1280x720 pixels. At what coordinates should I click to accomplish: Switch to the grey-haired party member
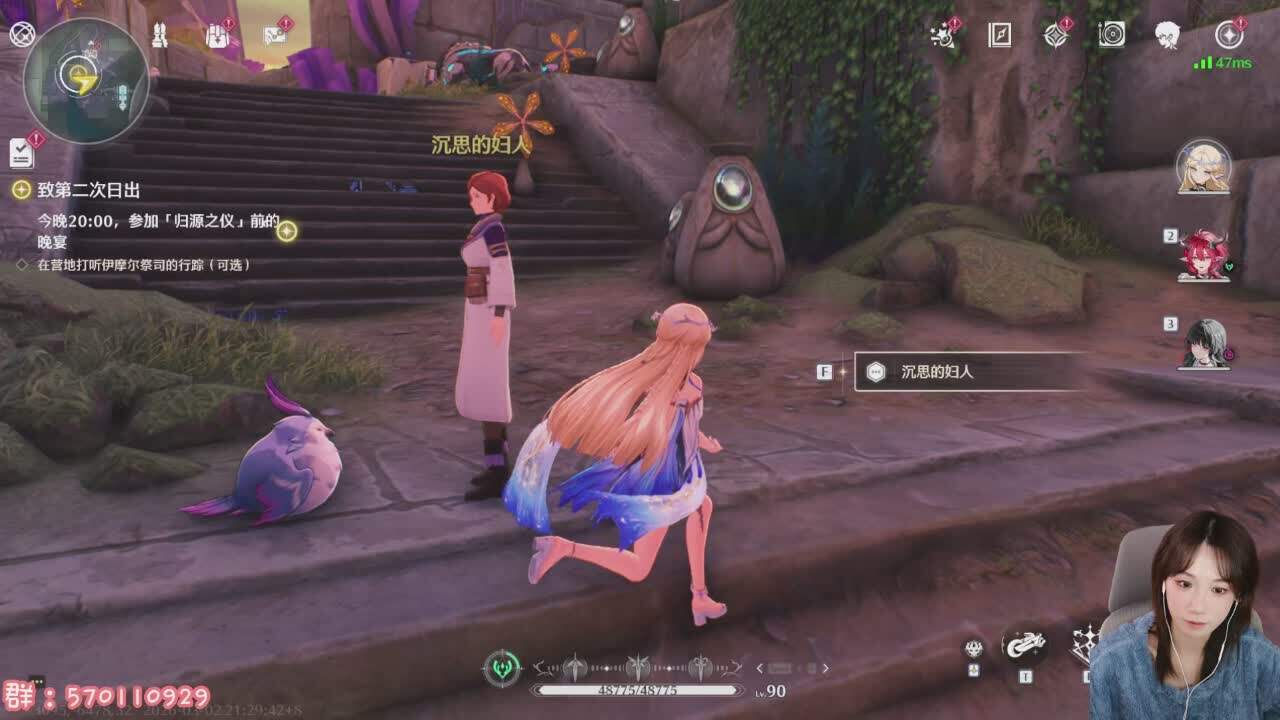pyautogui.click(x=1203, y=343)
